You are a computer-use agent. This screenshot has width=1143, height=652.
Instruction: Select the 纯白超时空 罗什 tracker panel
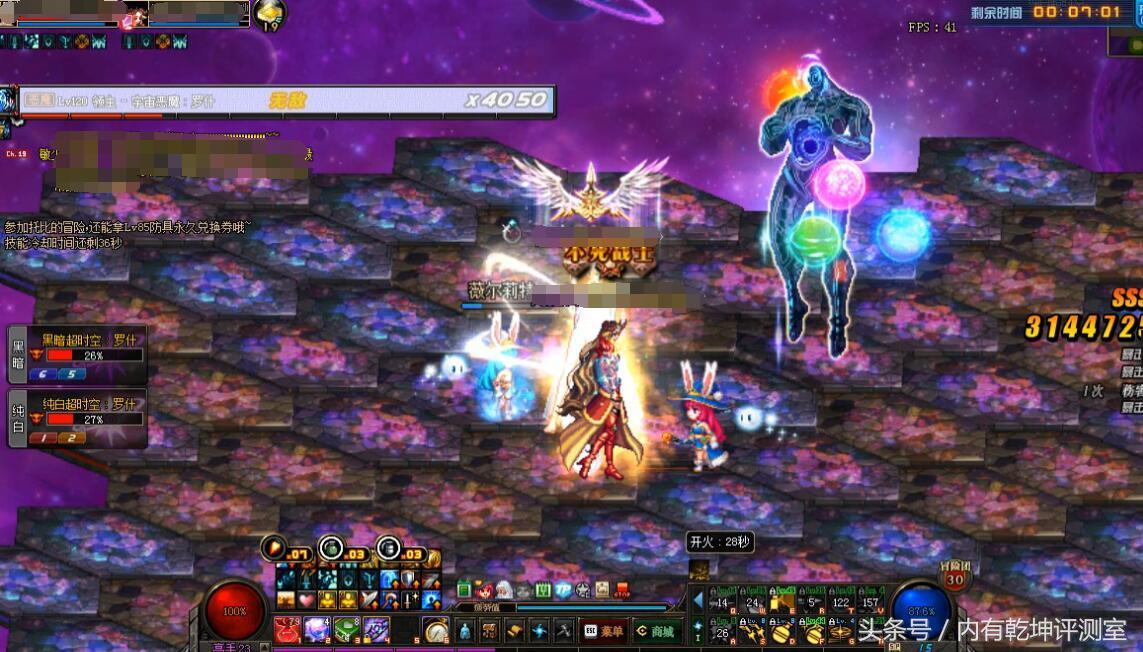point(77,418)
